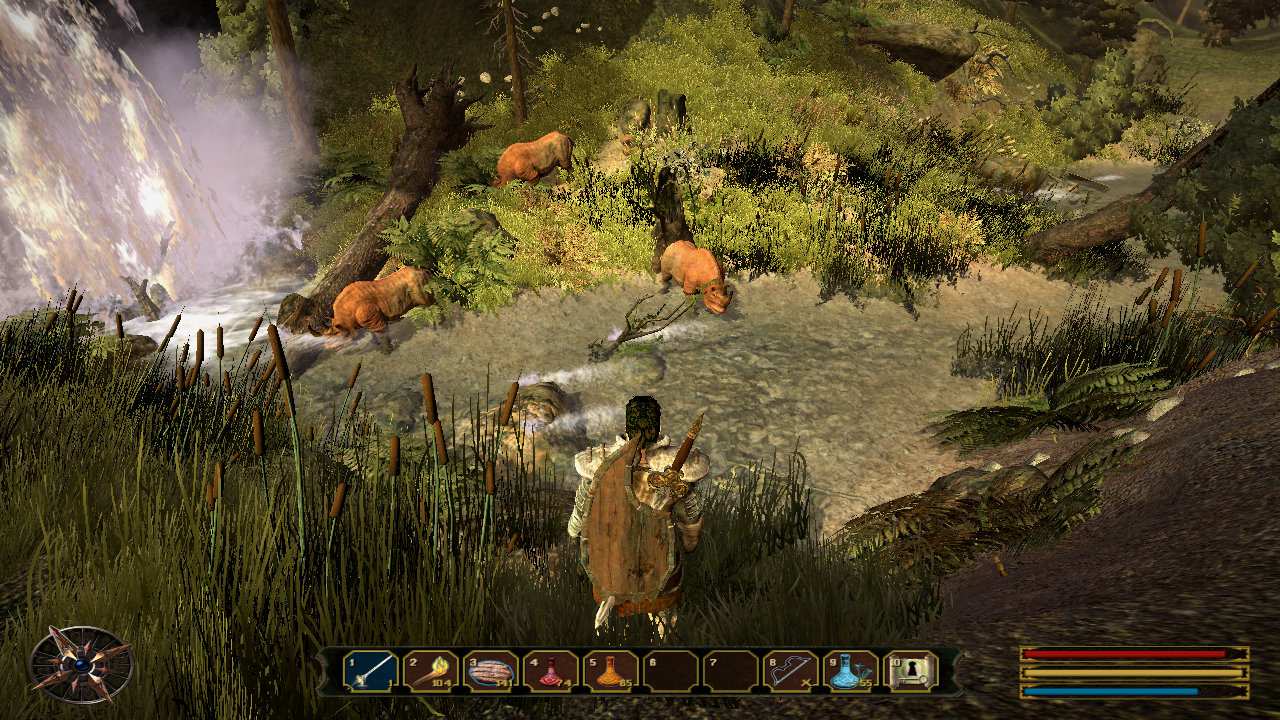
Task: Drink the red healing potion
Action: click(x=551, y=670)
